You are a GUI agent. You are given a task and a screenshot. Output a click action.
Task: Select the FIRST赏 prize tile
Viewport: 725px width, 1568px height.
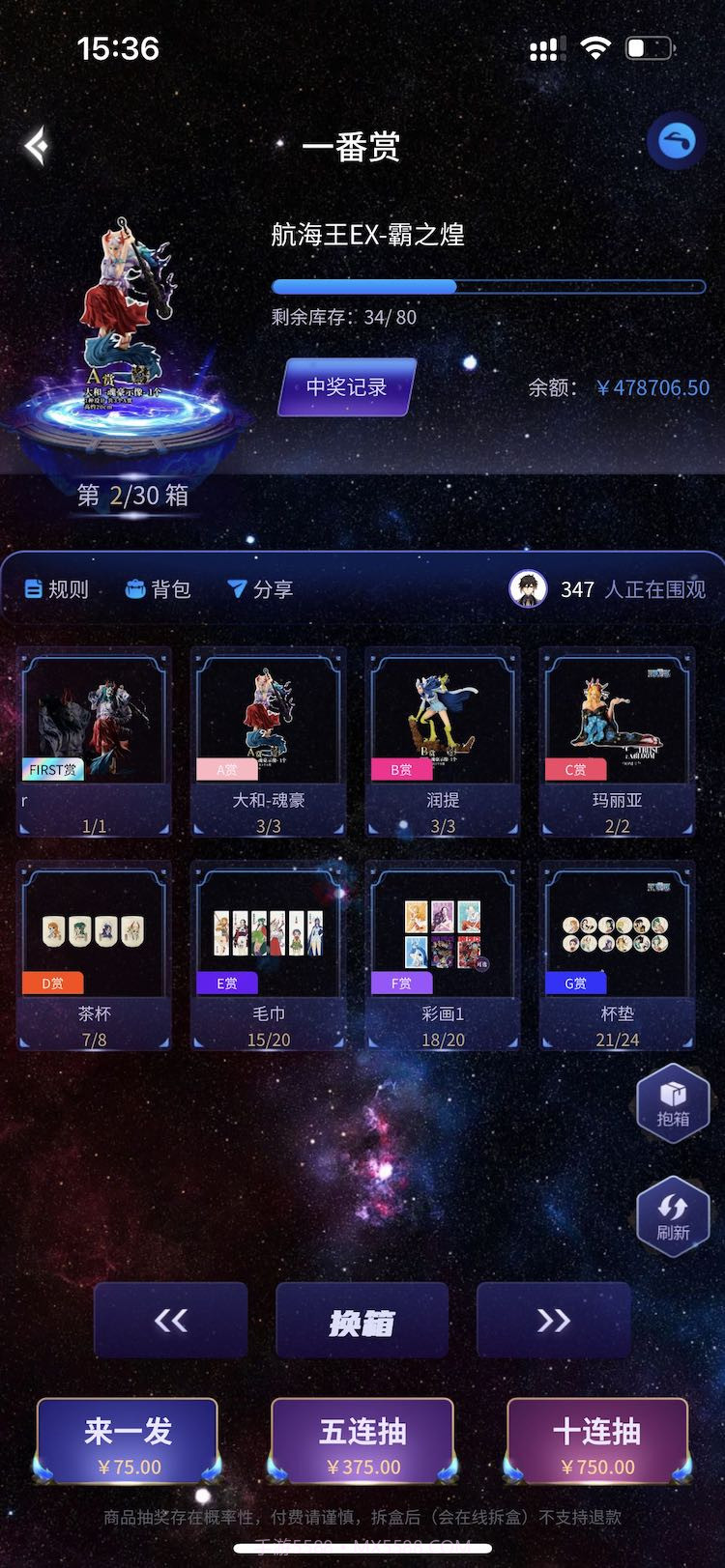pyautogui.click(x=95, y=740)
